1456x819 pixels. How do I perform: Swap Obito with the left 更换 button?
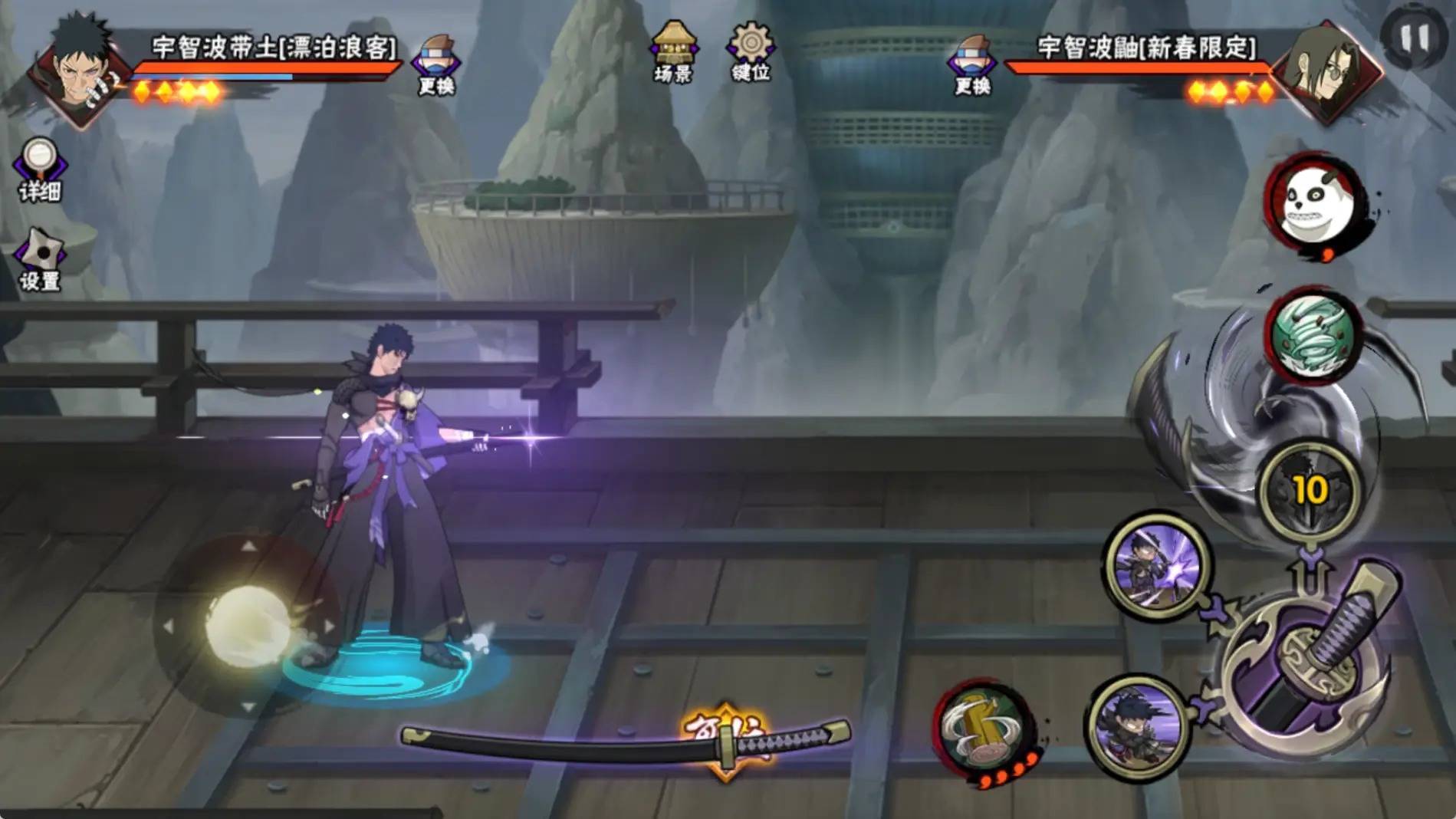[435, 65]
